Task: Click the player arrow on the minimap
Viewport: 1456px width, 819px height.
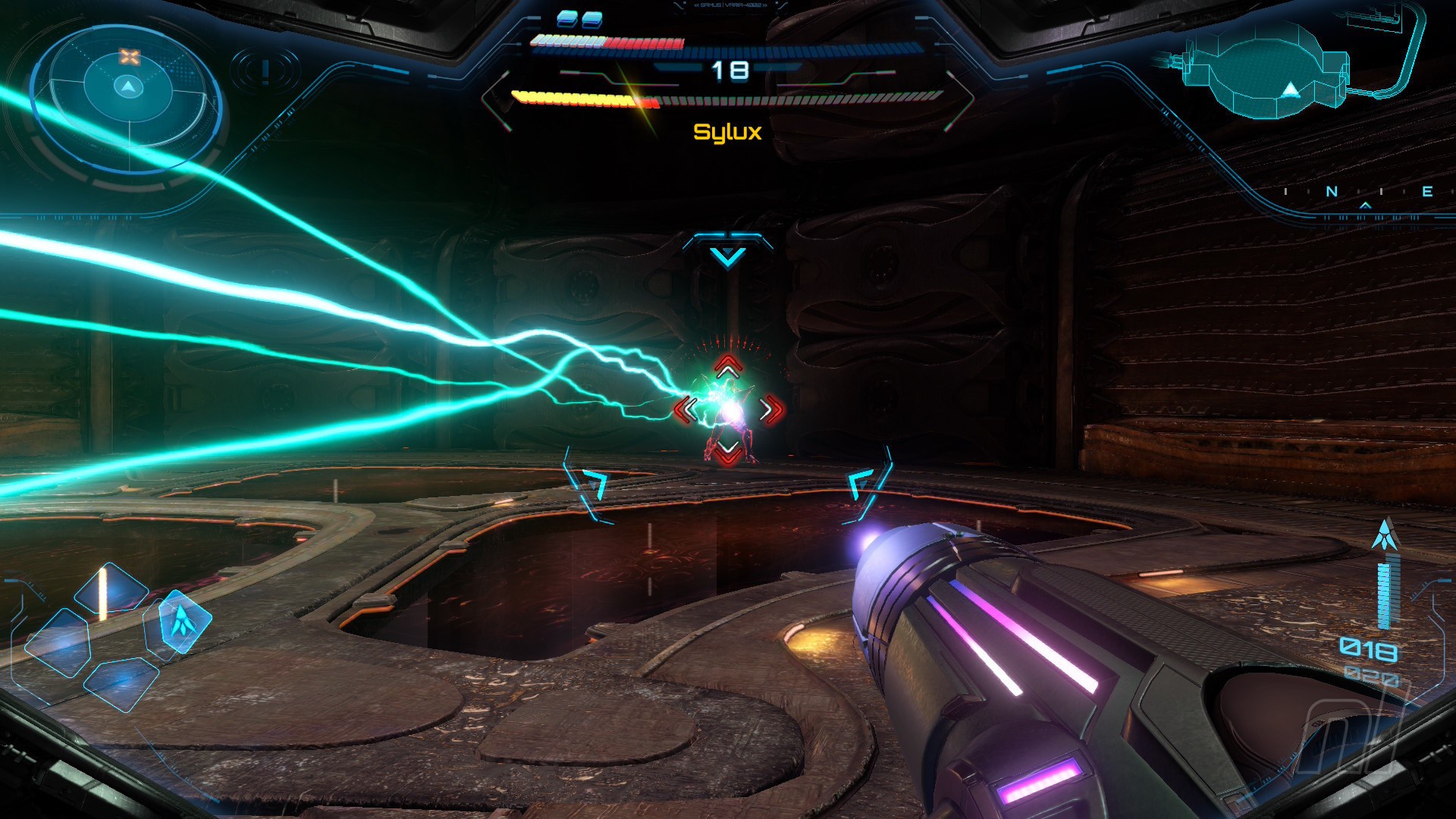Action: click(x=1290, y=92)
